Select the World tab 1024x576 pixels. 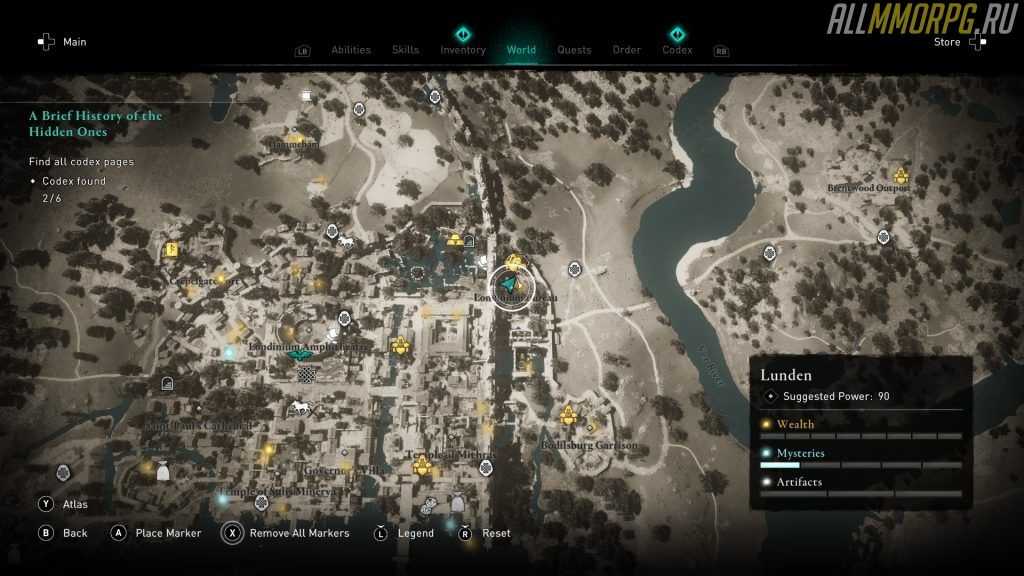pyautogui.click(x=521, y=50)
